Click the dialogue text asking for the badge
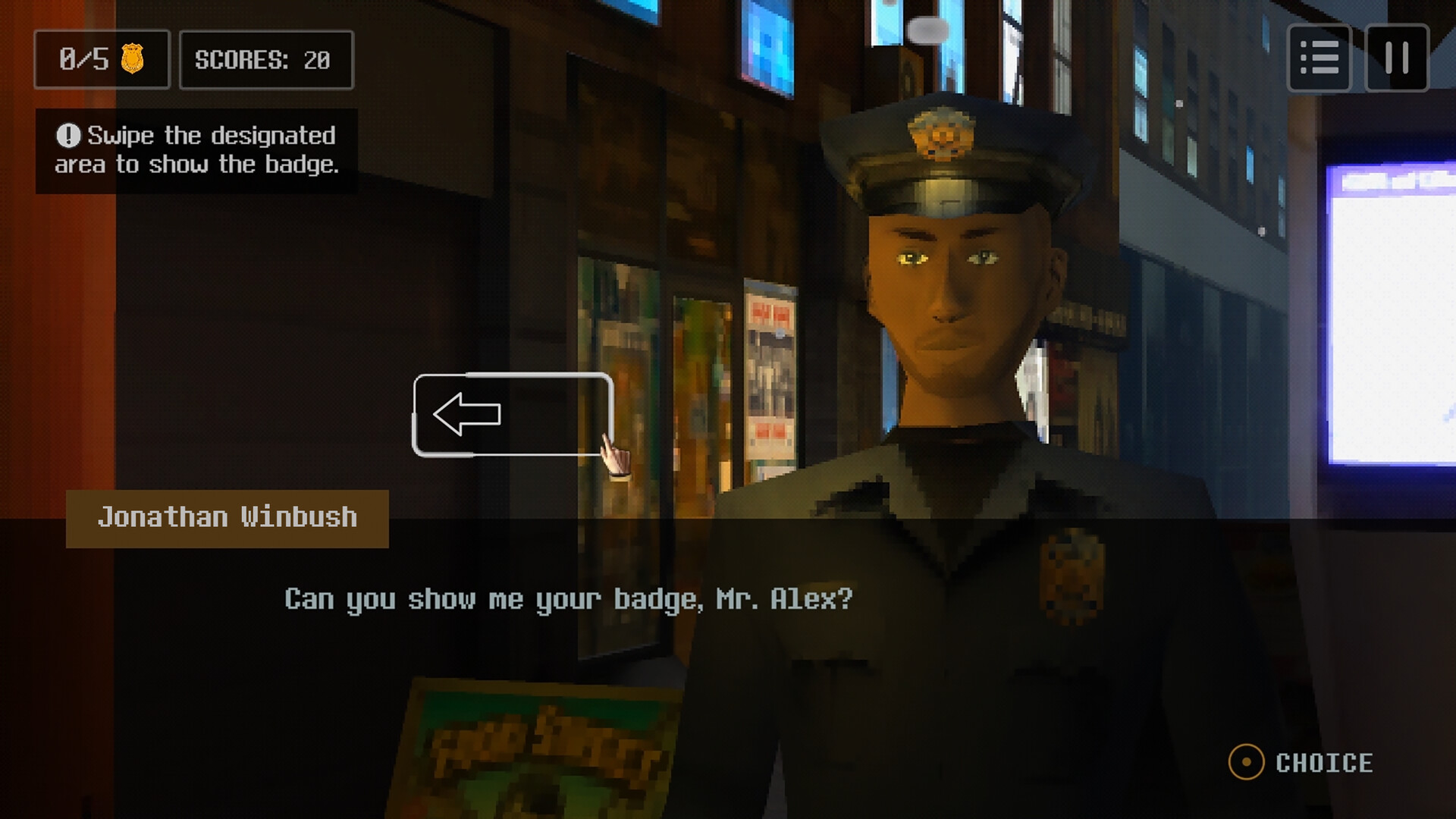1456x819 pixels. click(x=569, y=598)
